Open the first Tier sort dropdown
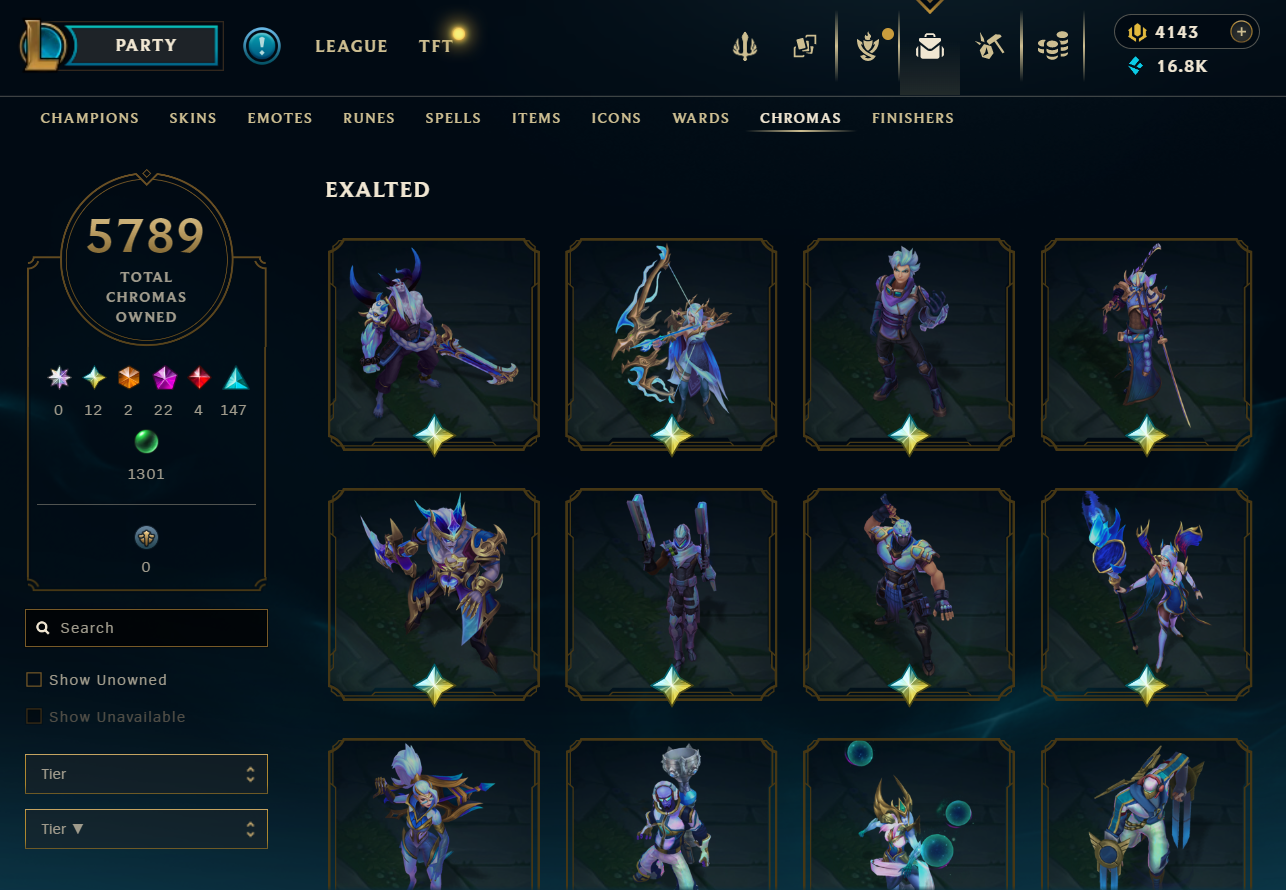This screenshot has height=890, width=1286. tap(146, 773)
